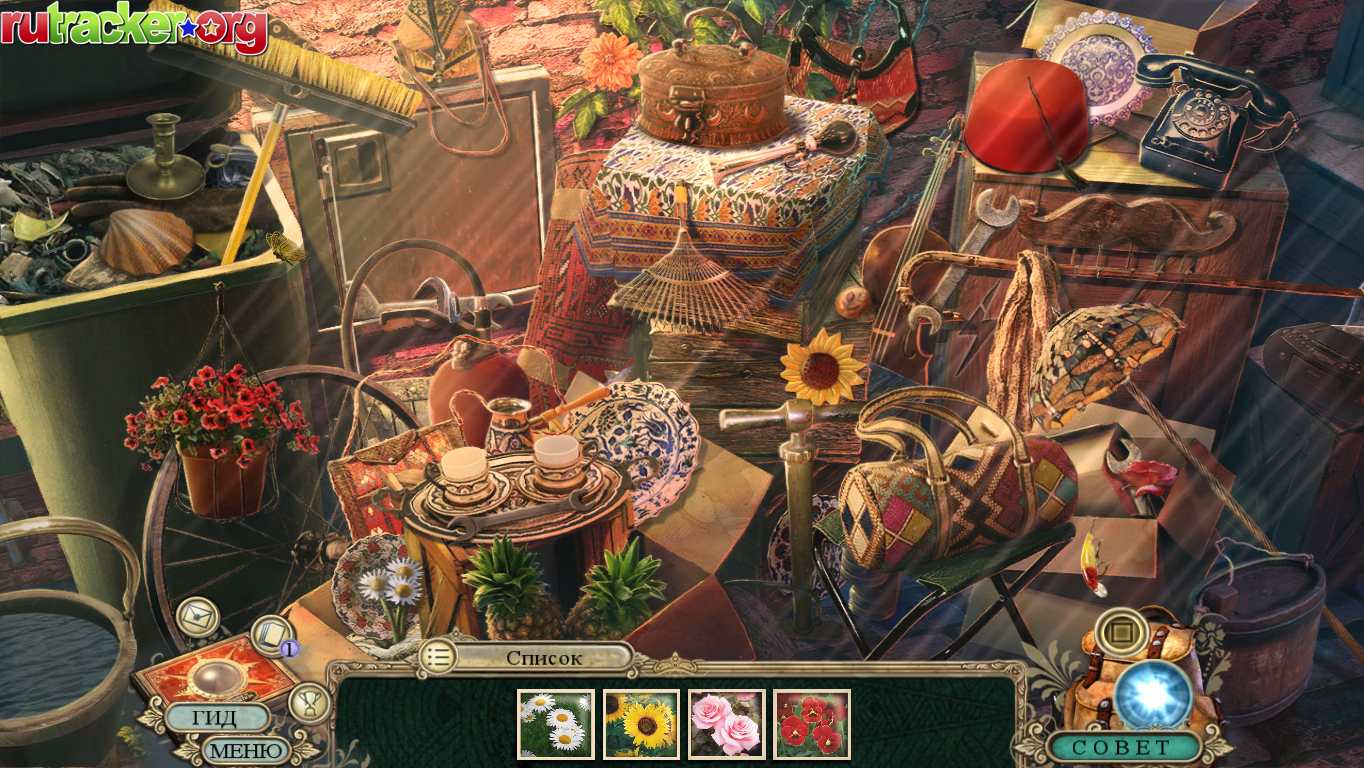Image resolution: width=1364 pixels, height=768 pixels.
Task: View achievements via the trophy icon
Action: coord(309,702)
